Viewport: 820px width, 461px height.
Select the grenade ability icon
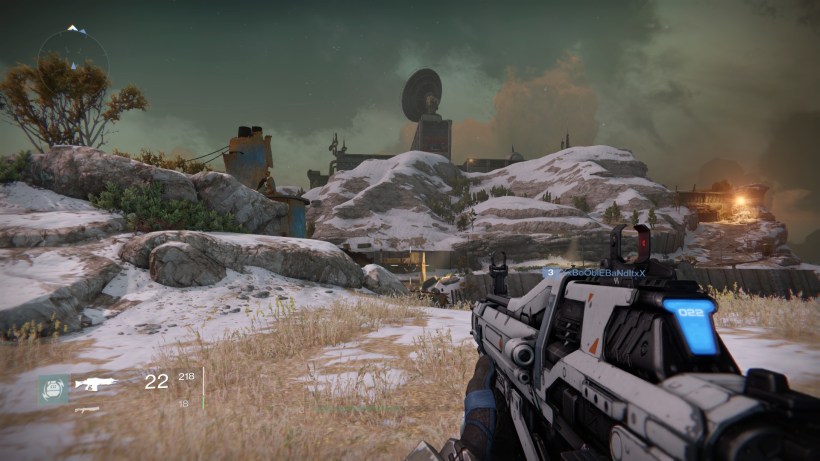tap(54, 388)
